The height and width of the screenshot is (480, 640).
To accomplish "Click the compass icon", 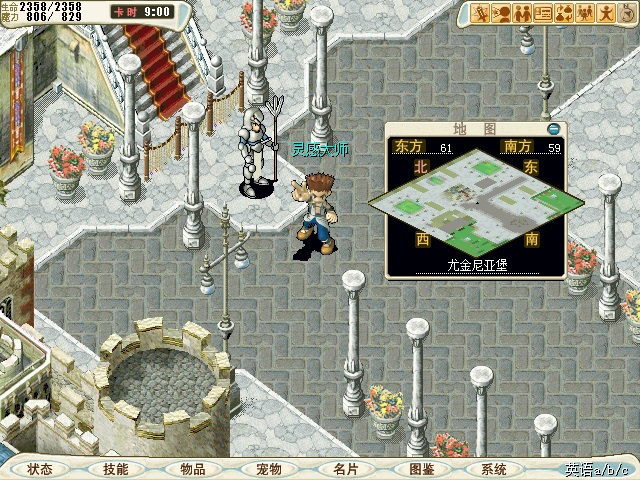I will (x=628, y=13).
